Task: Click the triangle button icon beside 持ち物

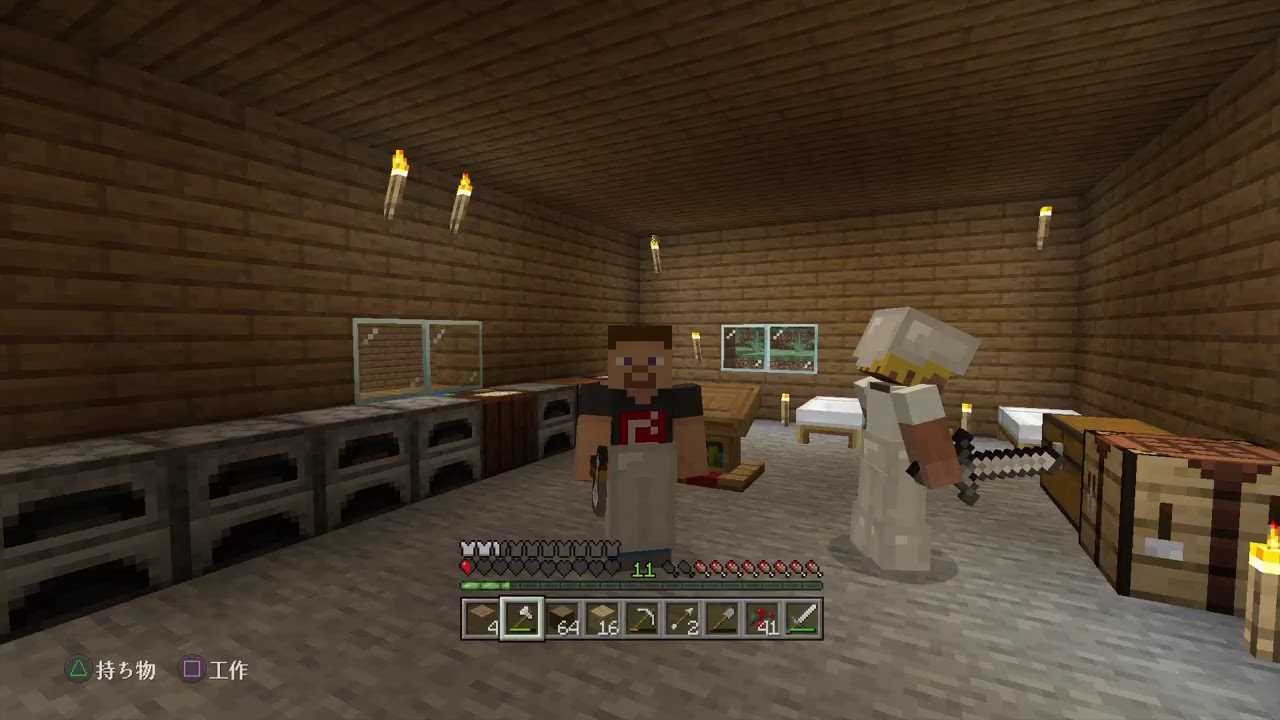Action: [78, 671]
